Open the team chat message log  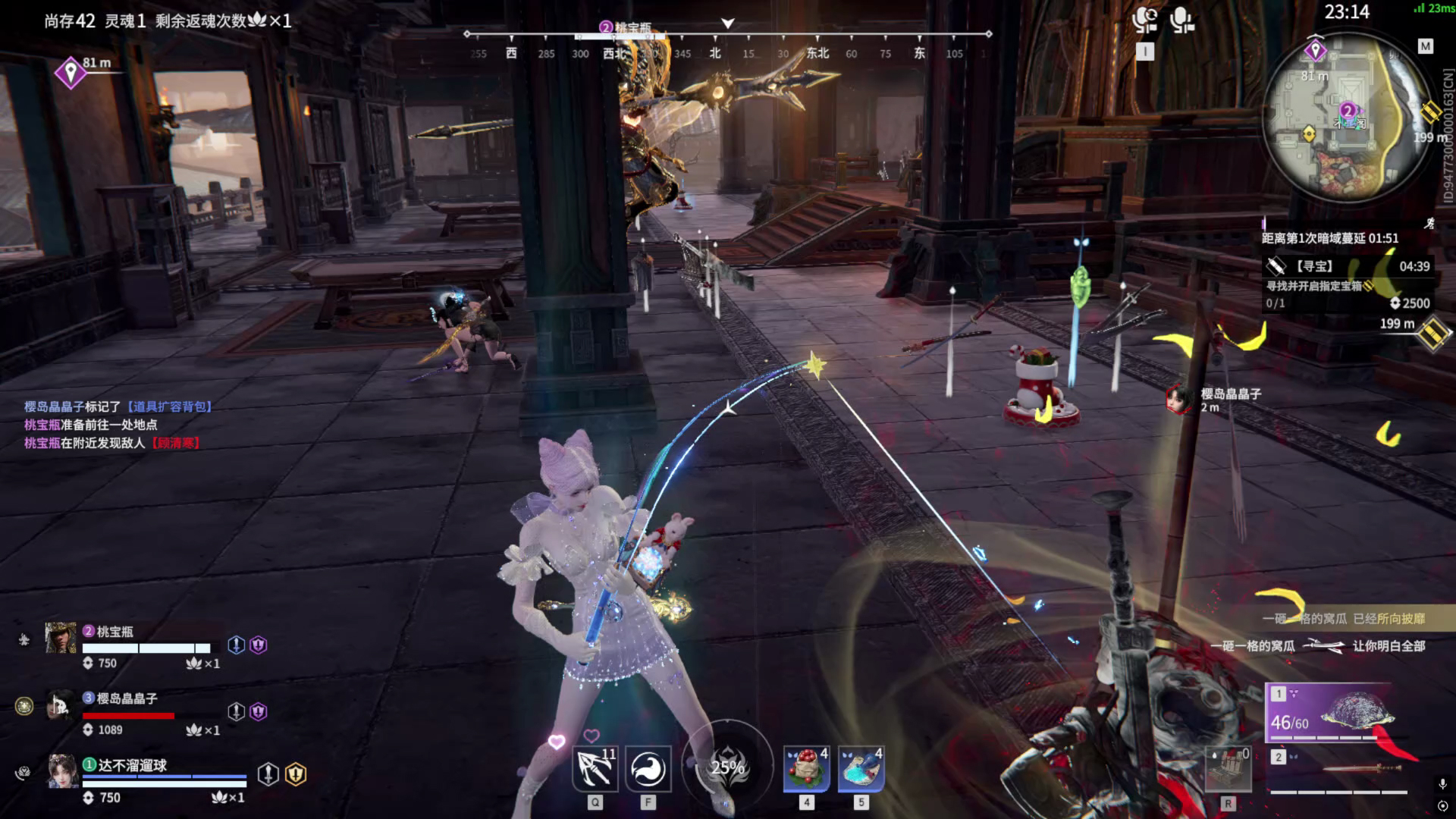point(118,425)
